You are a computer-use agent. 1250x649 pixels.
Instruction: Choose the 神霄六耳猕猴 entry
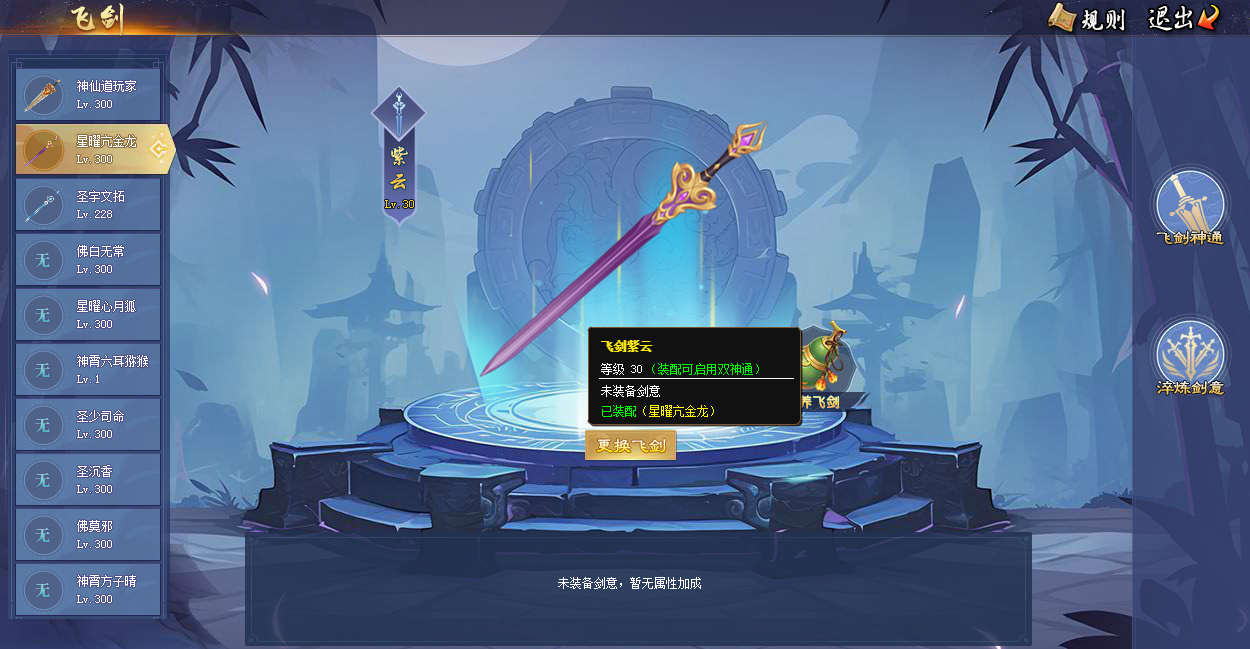click(88, 370)
